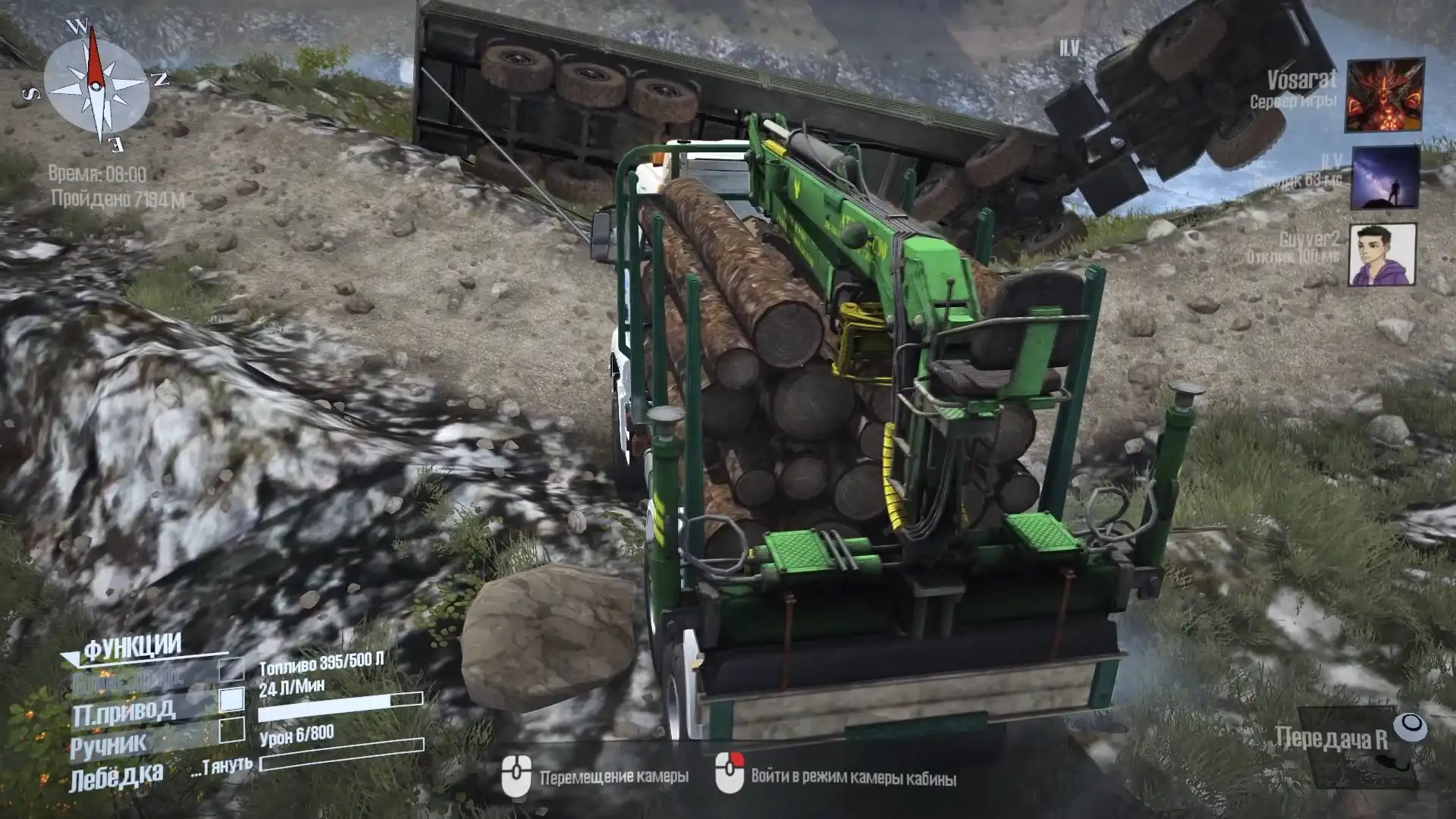Toggle the Блок.дифф. differential lock checkbox
Image resolution: width=1456 pixels, height=819 pixels.
[x=231, y=670]
